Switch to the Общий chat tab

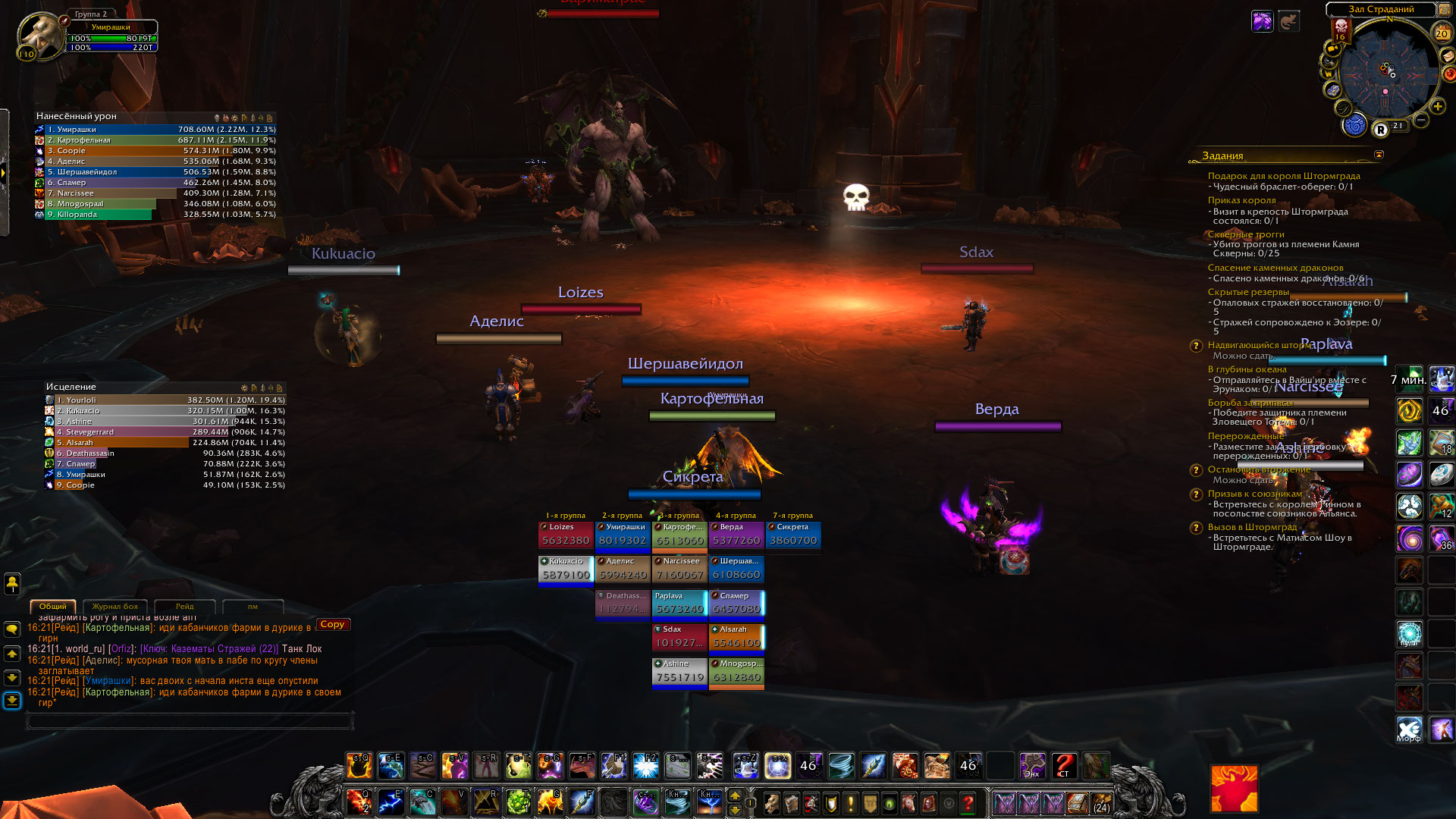click(x=52, y=607)
